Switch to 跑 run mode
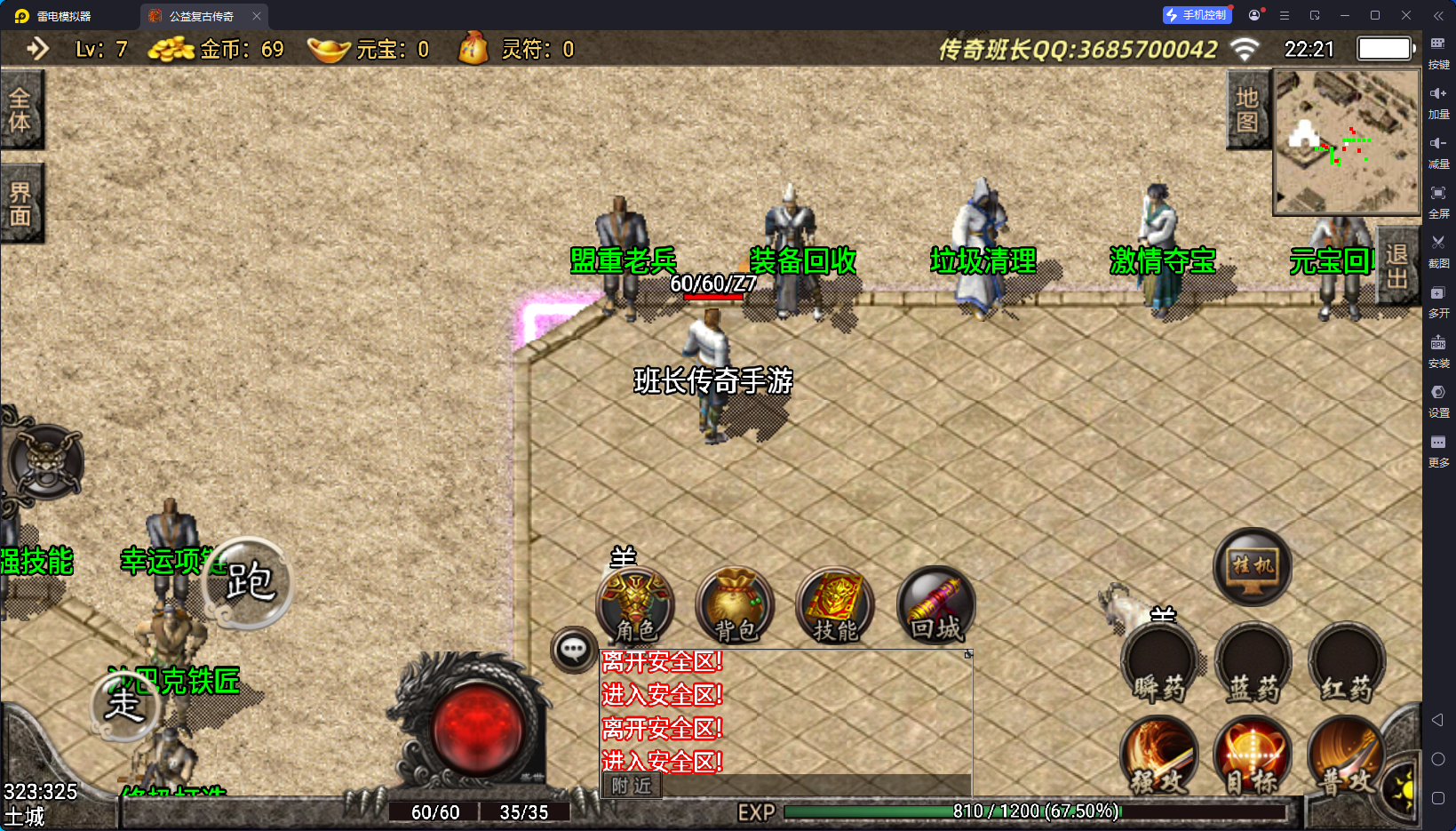 click(x=248, y=583)
